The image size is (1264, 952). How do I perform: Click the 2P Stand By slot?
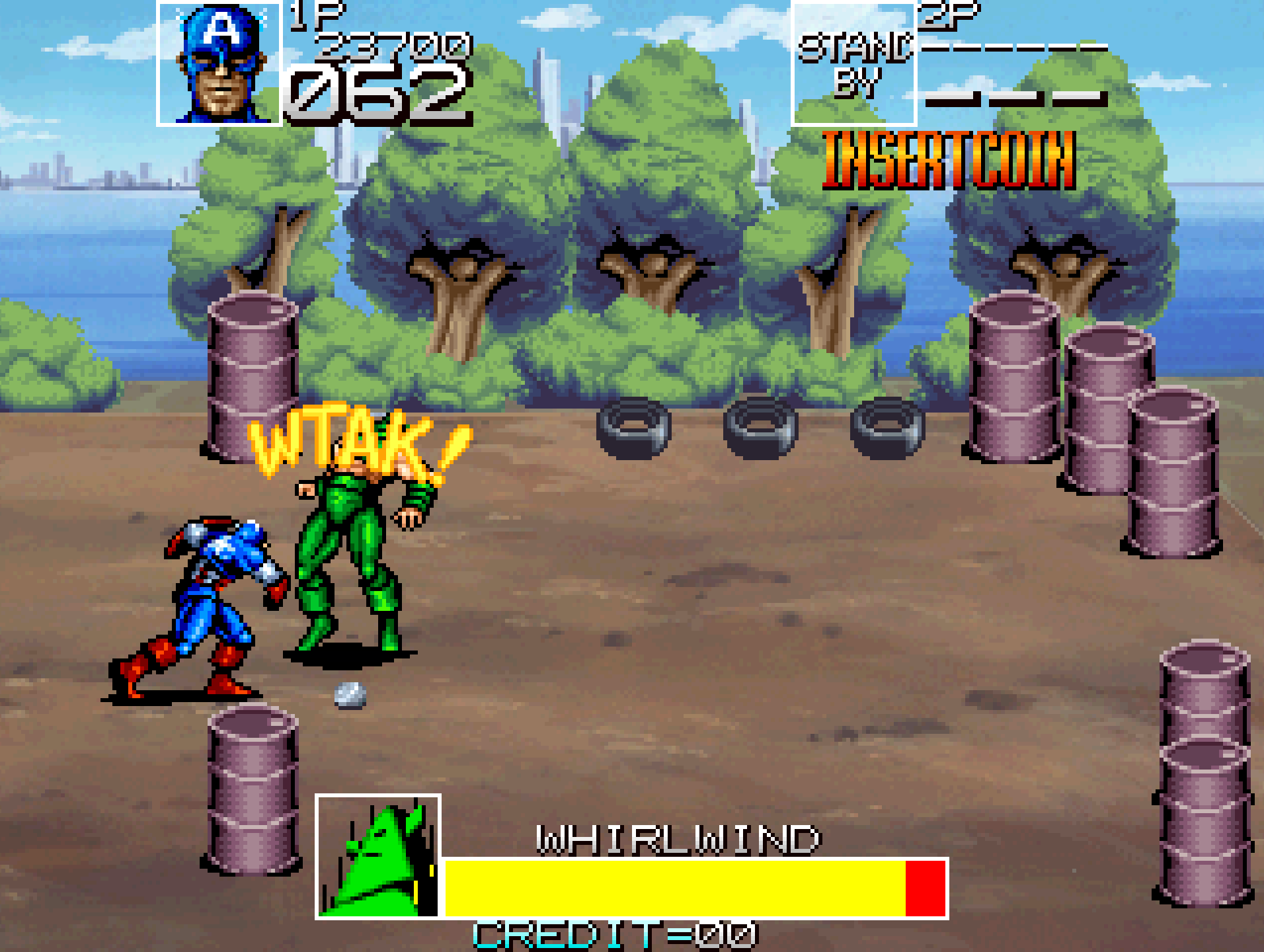[x=853, y=63]
